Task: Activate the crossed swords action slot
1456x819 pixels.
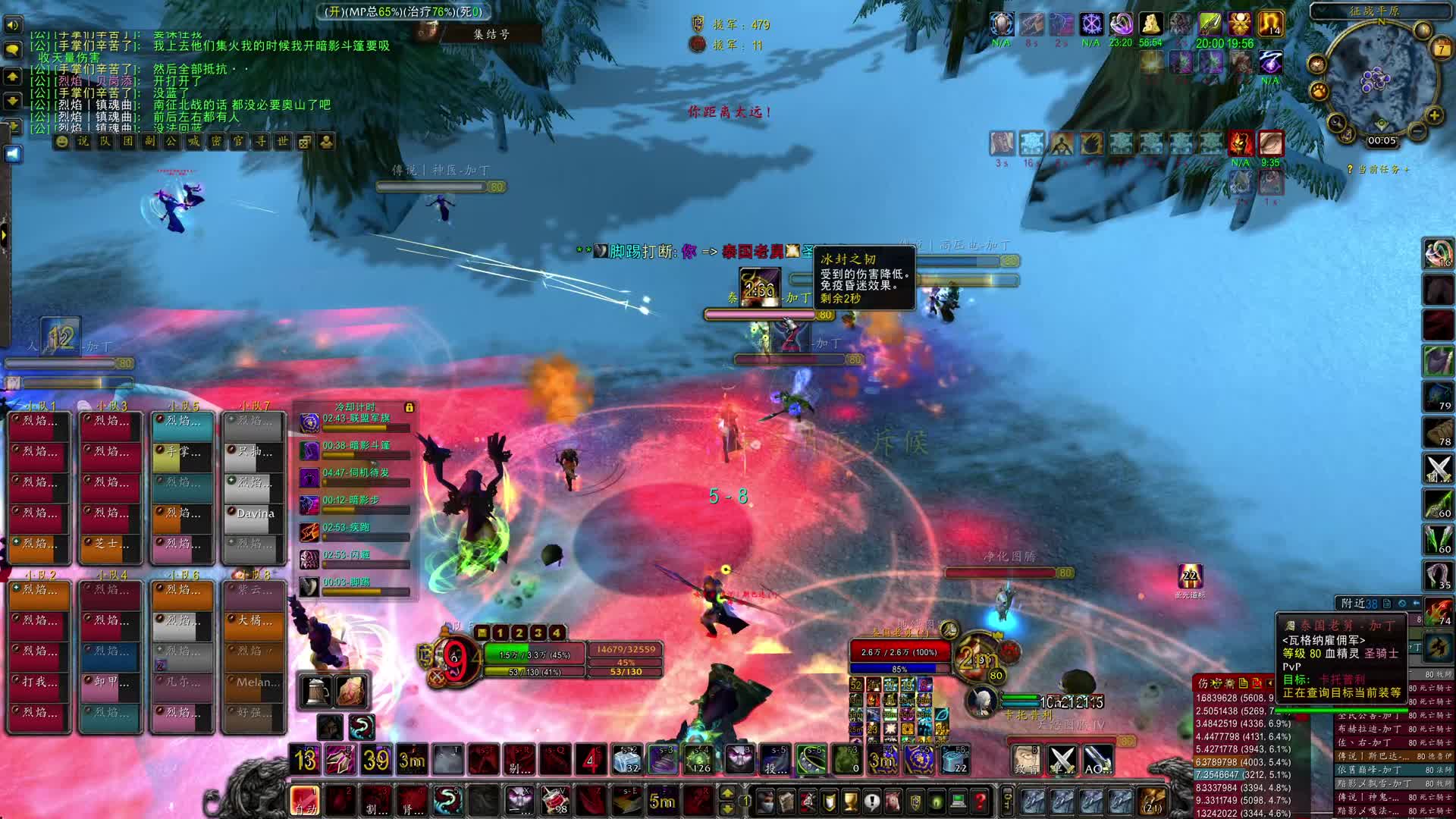Action: coord(1062,760)
